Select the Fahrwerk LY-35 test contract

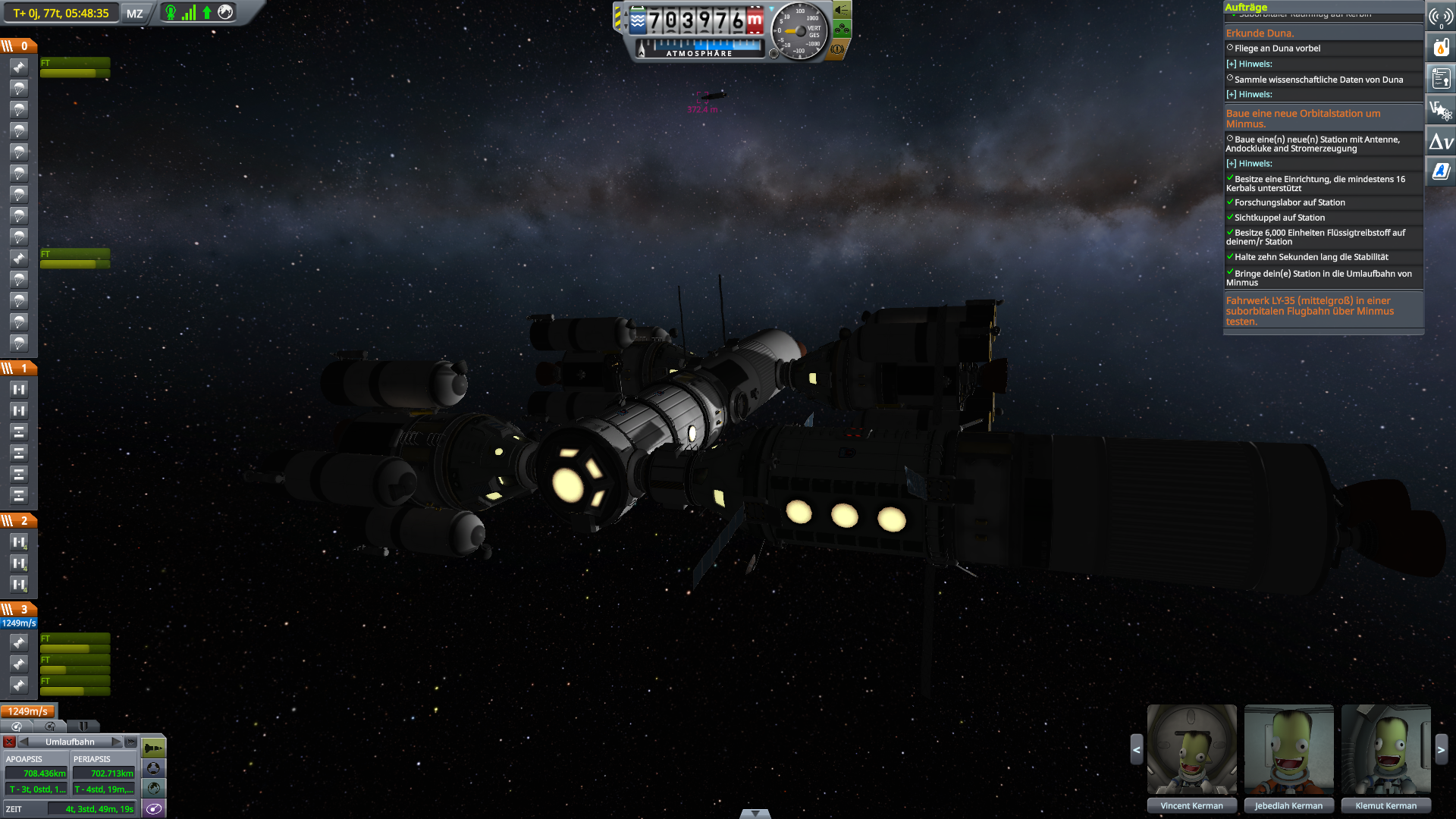pyautogui.click(x=1310, y=311)
